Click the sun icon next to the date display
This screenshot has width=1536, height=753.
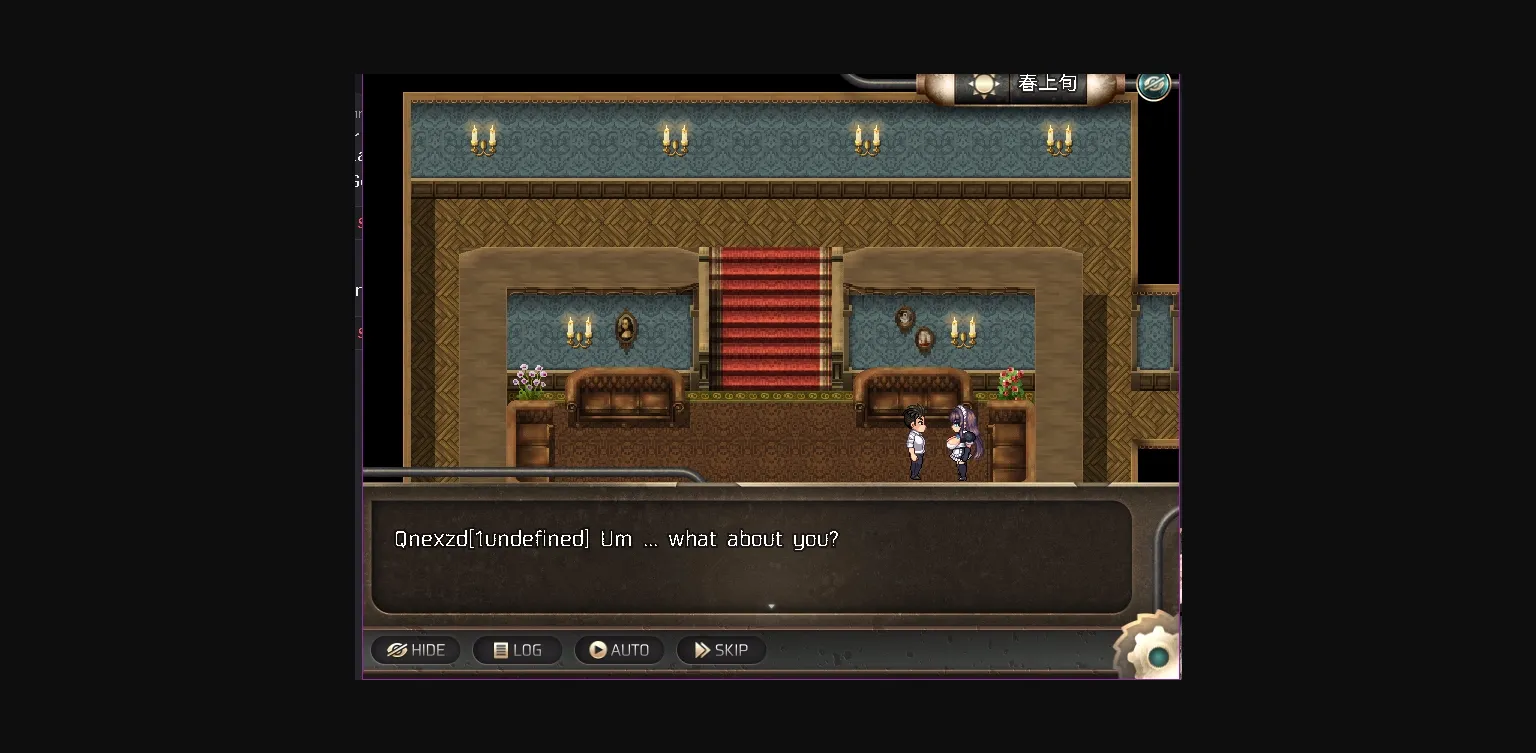[985, 84]
